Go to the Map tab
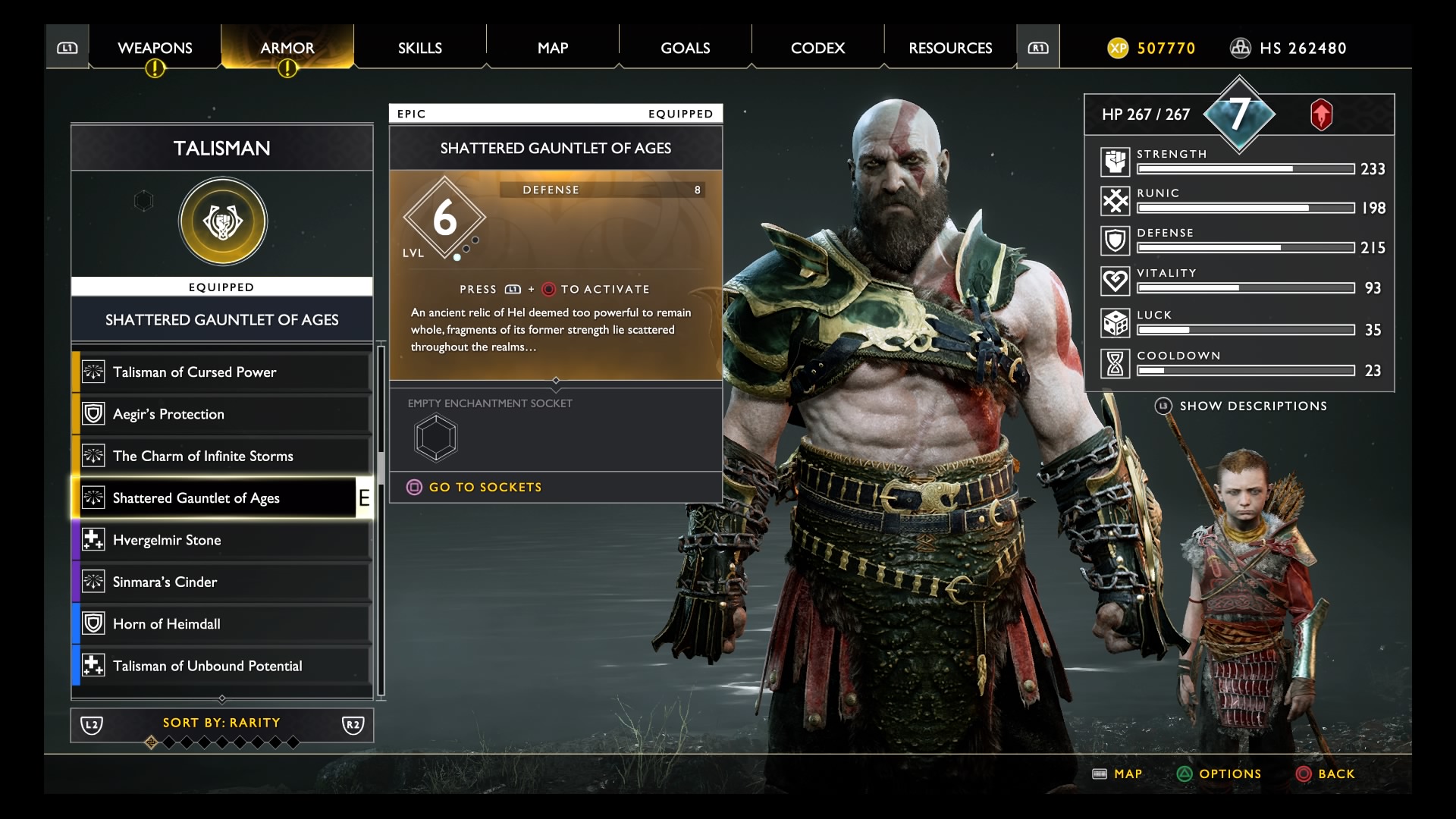 553,48
